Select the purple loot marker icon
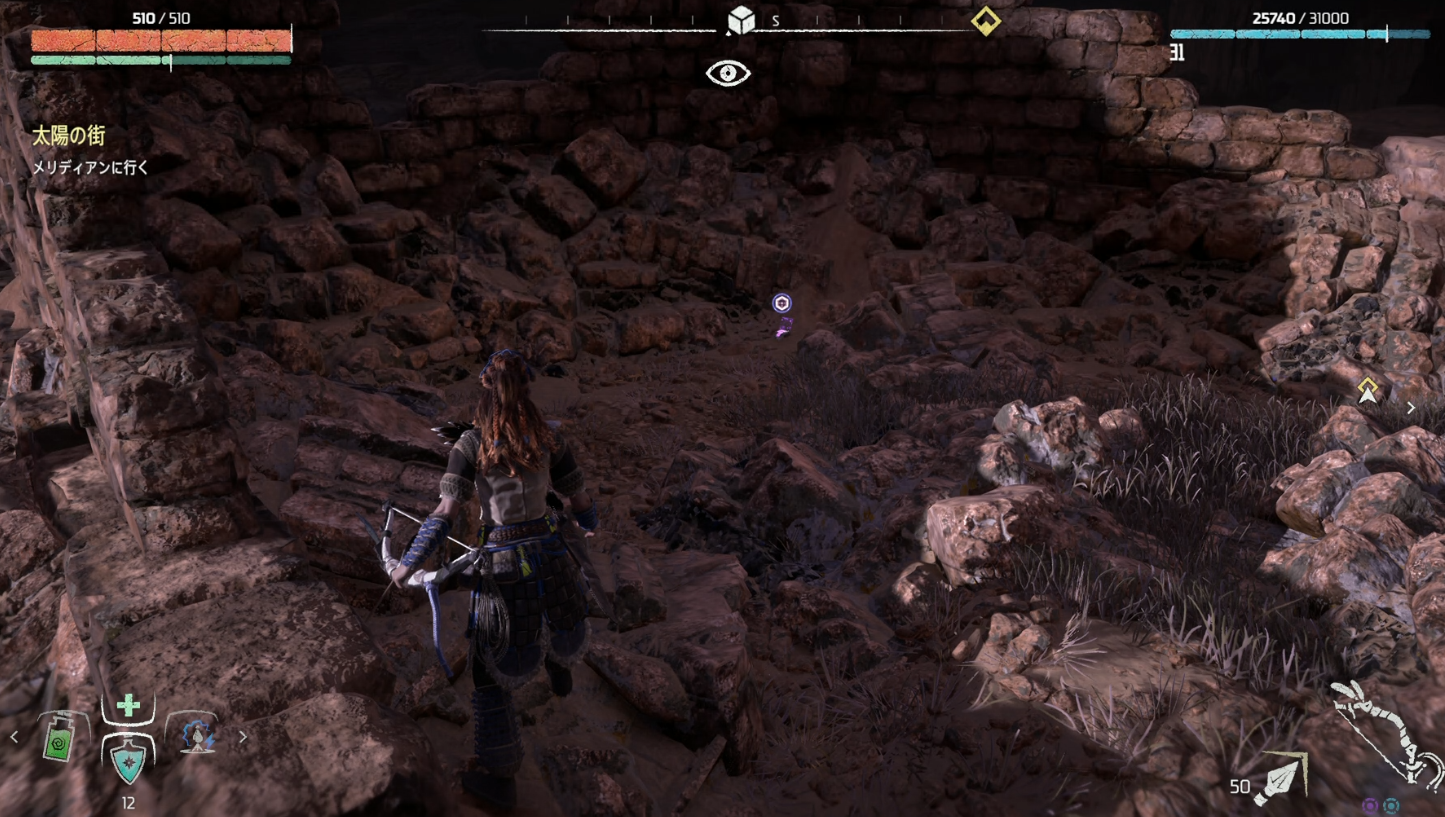Image resolution: width=1445 pixels, height=817 pixels. click(x=782, y=303)
